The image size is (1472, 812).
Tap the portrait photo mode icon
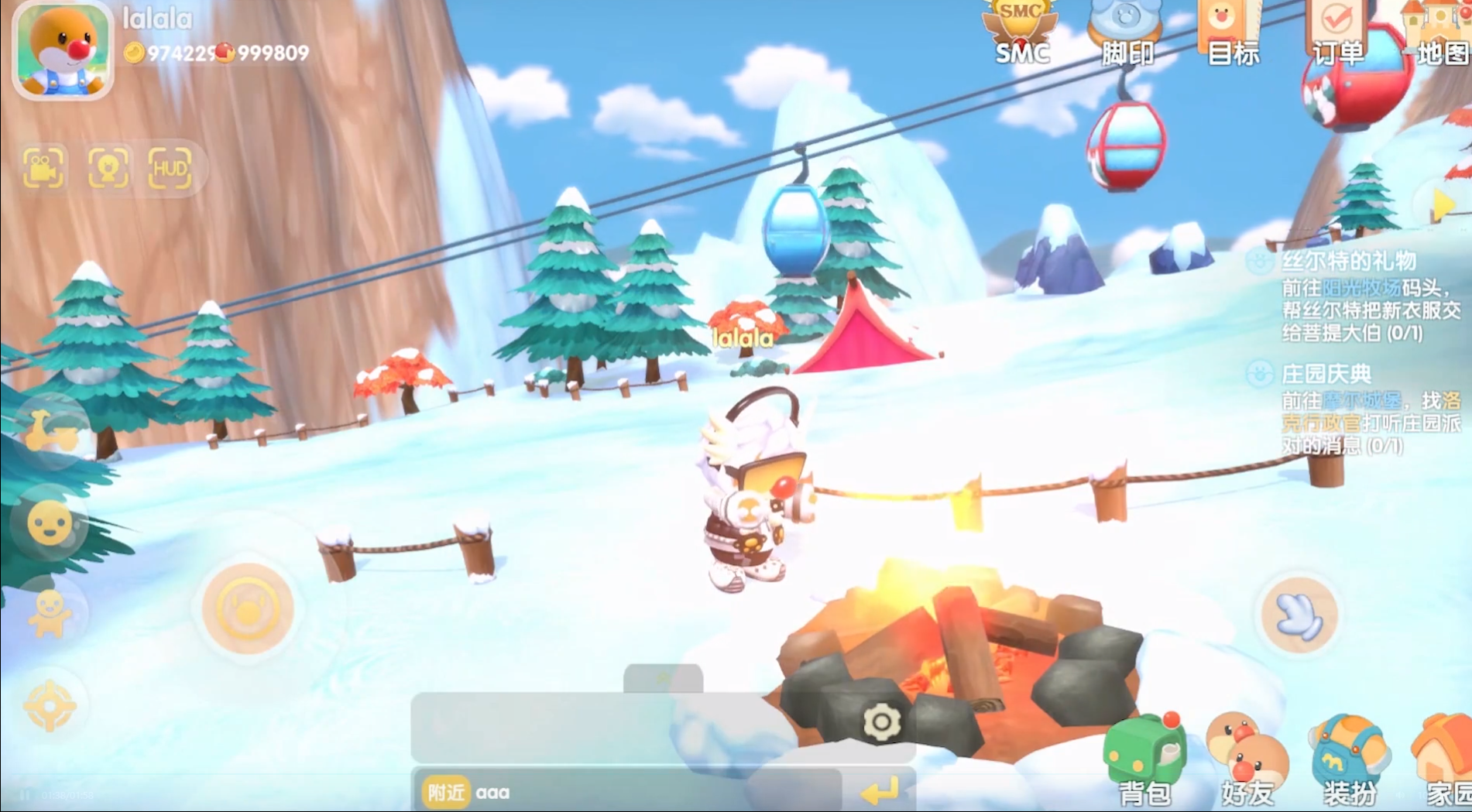pos(108,167)
